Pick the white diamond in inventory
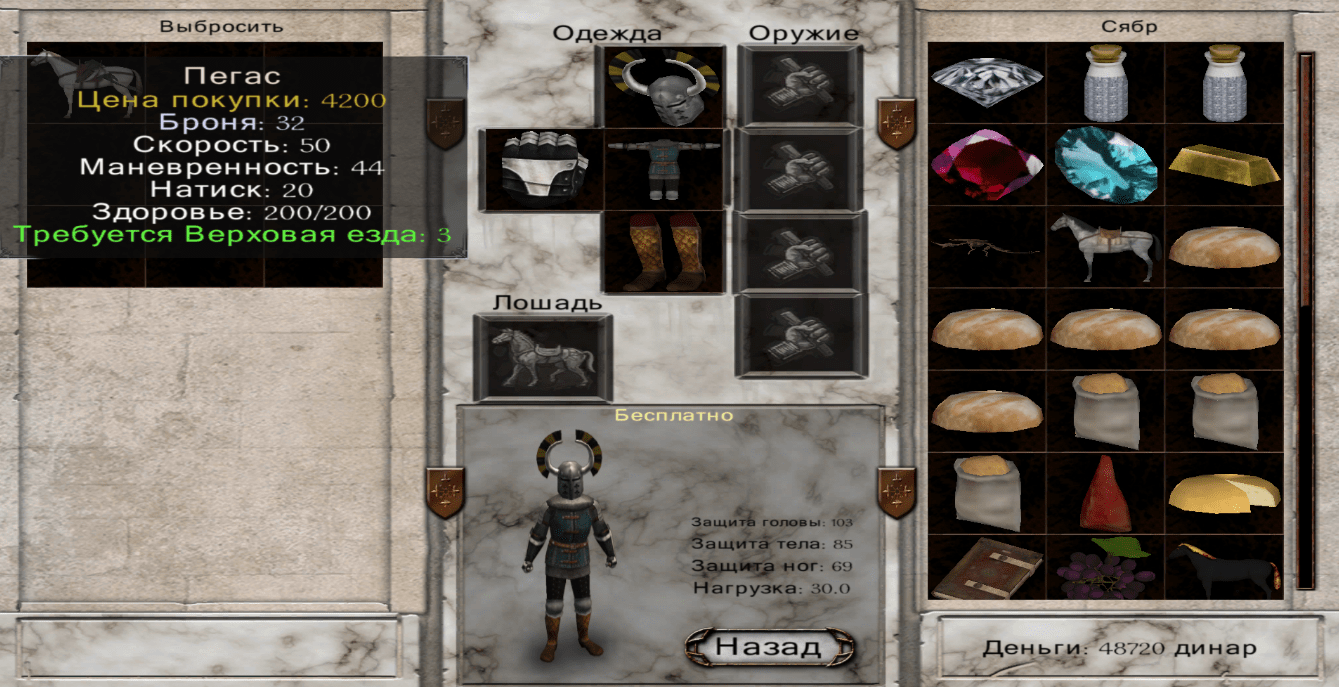Image resolution: width=1339 pixels, height=687 pixels. [x=987, y=82]
